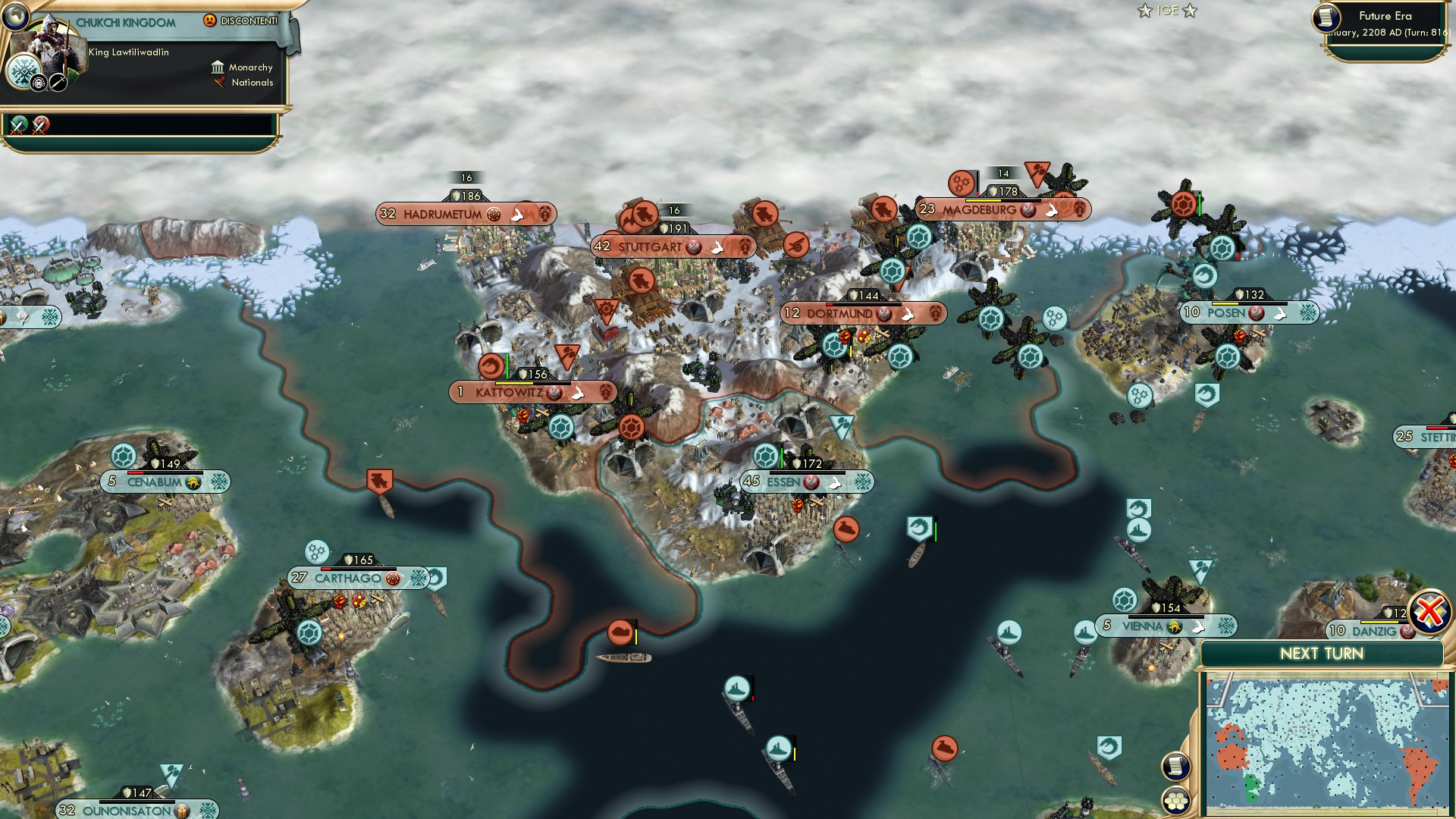Click the green crossed-swords war icon
Viewport: 1456px width, 819px height.
pyautogui.click(x=19, y=125)
